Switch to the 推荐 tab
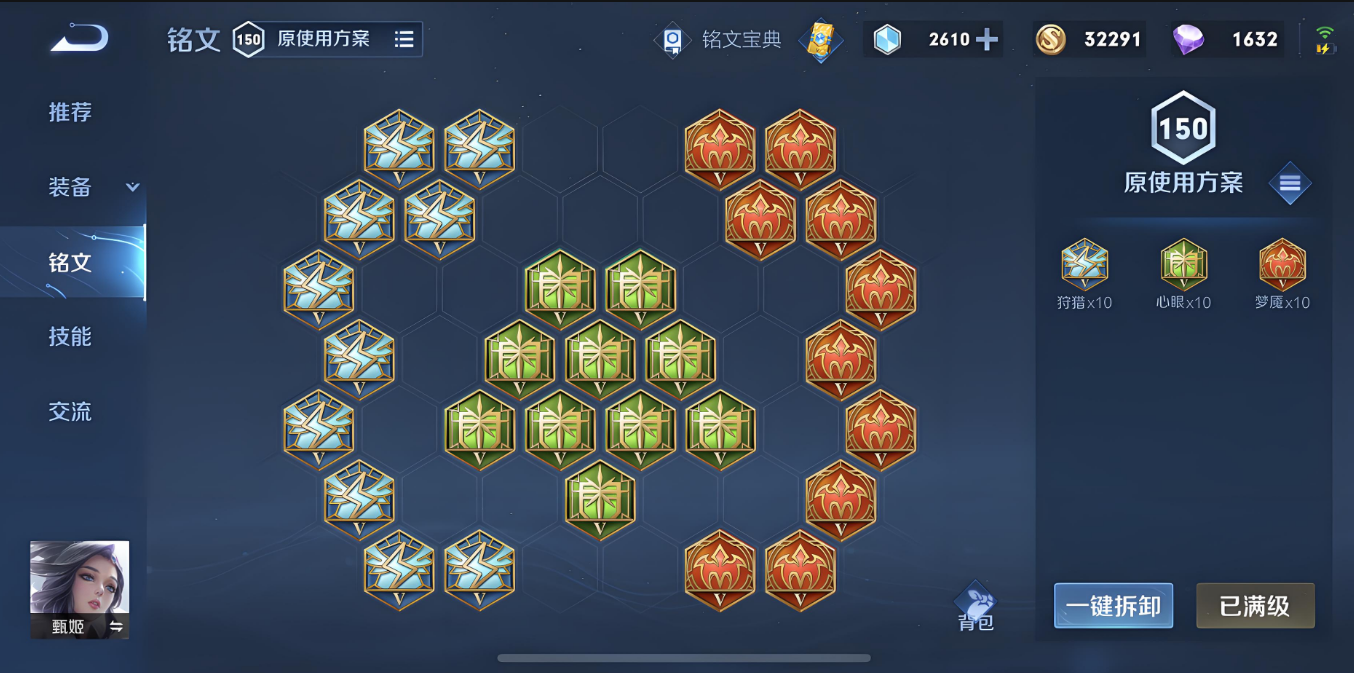The width and height of the screenshot is (1354, 673). [70, 112]
